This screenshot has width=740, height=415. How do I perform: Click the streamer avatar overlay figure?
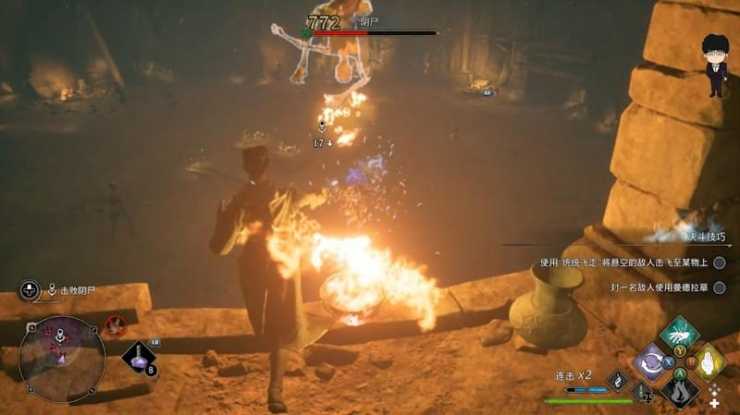tap(716, 64)
